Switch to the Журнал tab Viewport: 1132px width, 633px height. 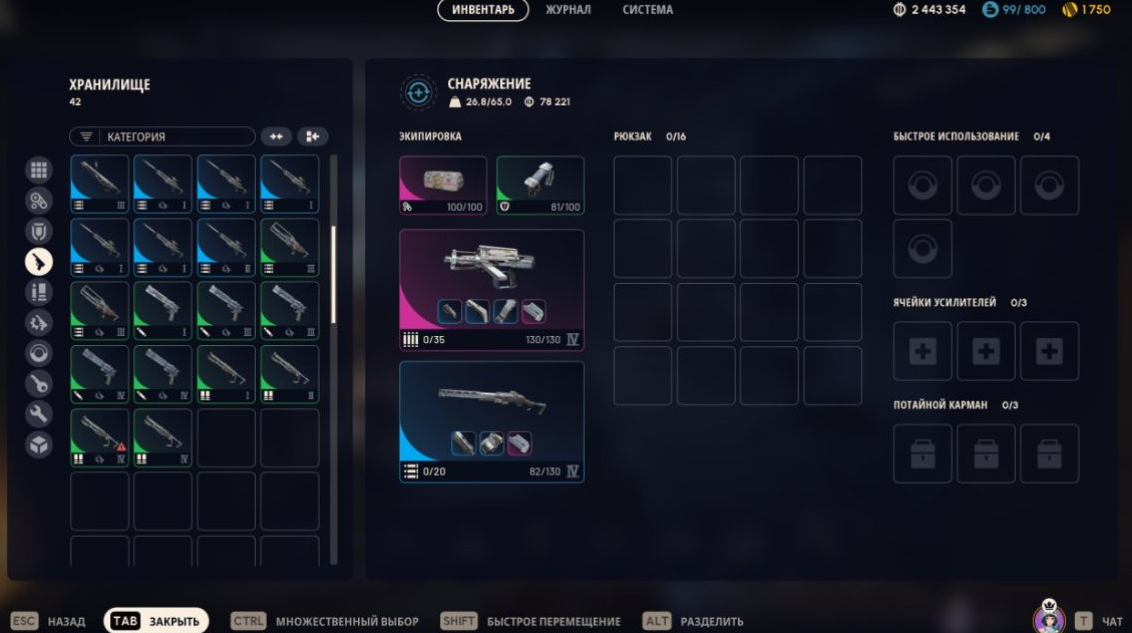coord(567,10)
